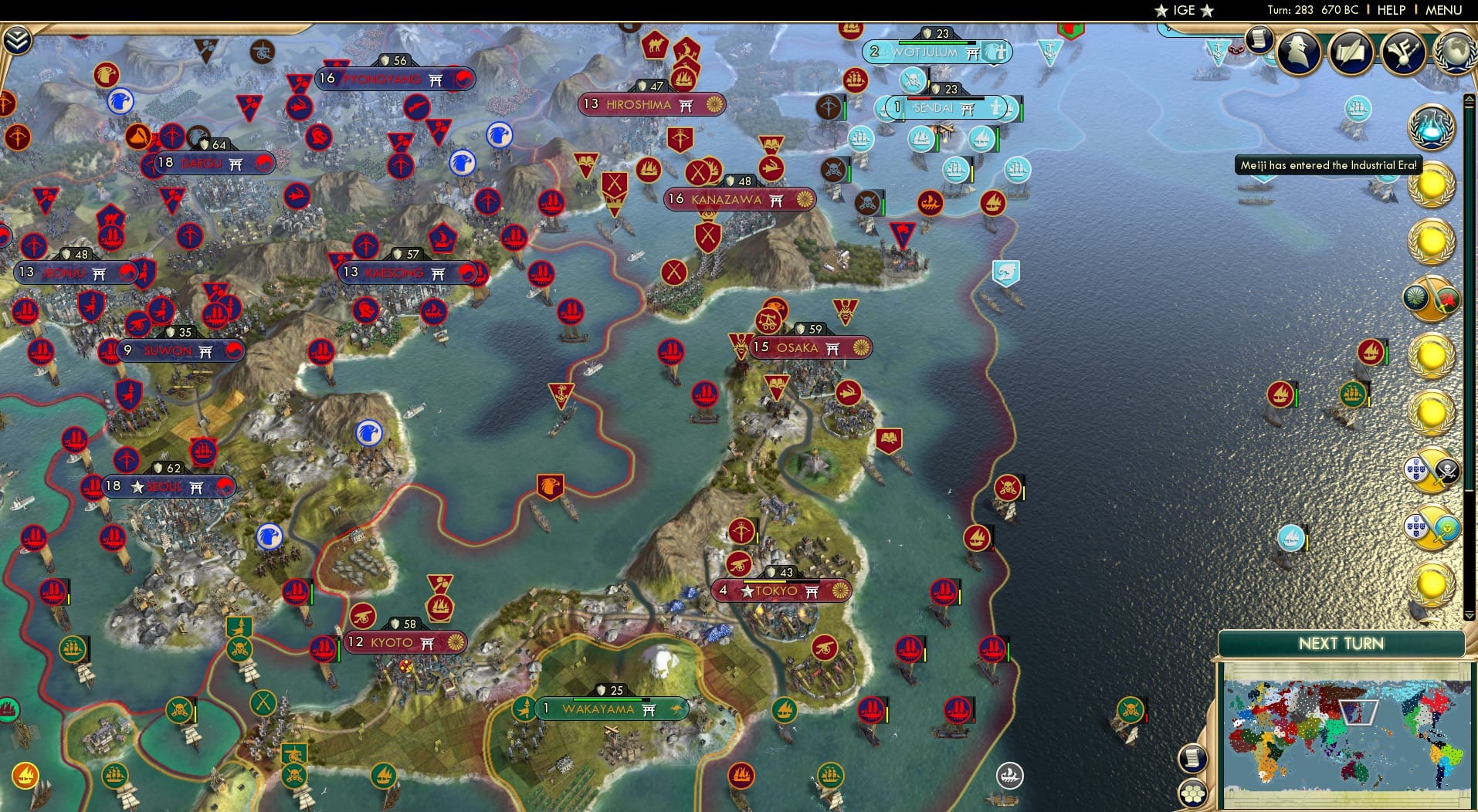Image resolution: width=1478 pixels, height=812 pixels.
Task: Click a gold laurel medal notification
Action: pos(1433,184)
